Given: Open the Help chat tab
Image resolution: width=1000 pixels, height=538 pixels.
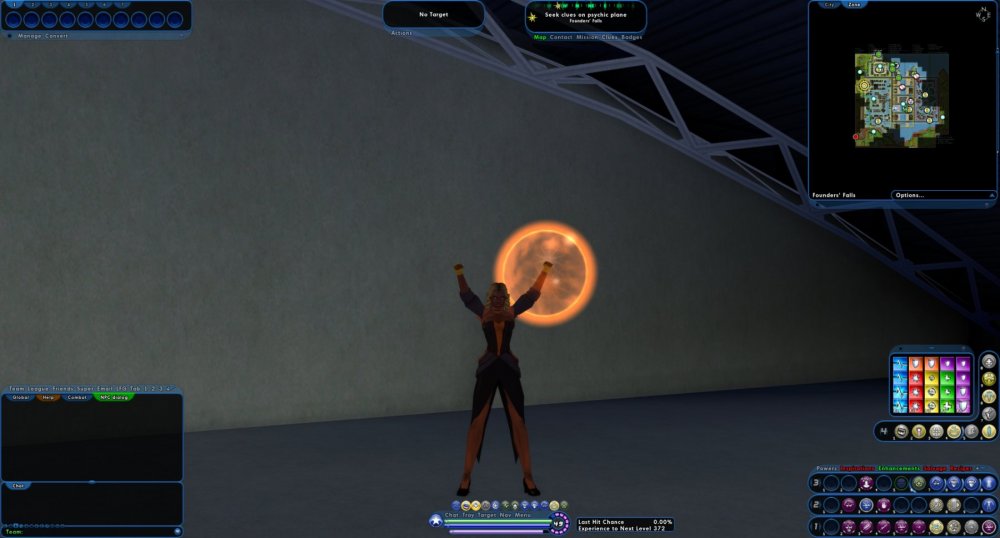Looking at the screenshot, I should pyautogui.click(x=48, y=397).
